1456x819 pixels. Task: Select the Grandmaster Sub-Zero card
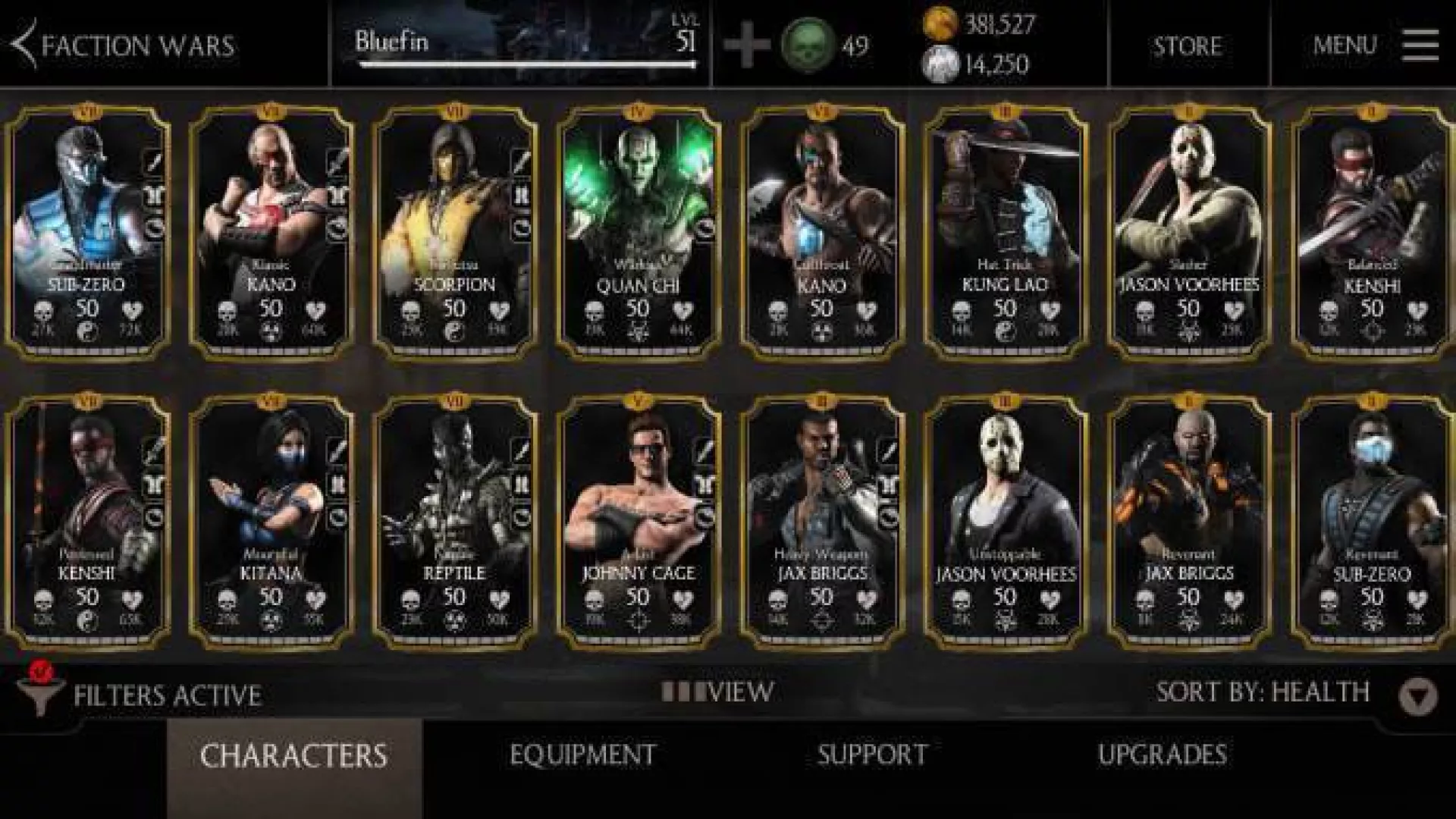[x=88, y=231]
